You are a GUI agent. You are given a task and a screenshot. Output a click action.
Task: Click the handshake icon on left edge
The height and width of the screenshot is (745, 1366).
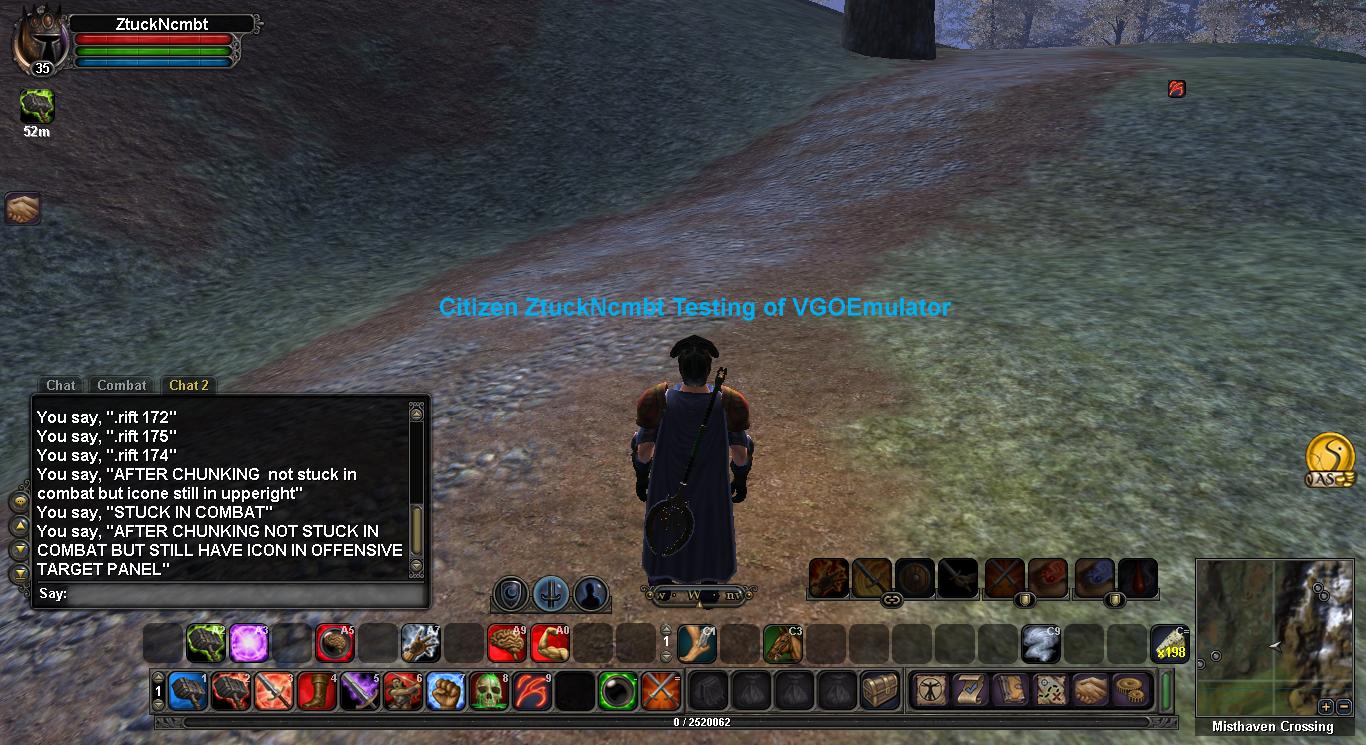point(21,208)
